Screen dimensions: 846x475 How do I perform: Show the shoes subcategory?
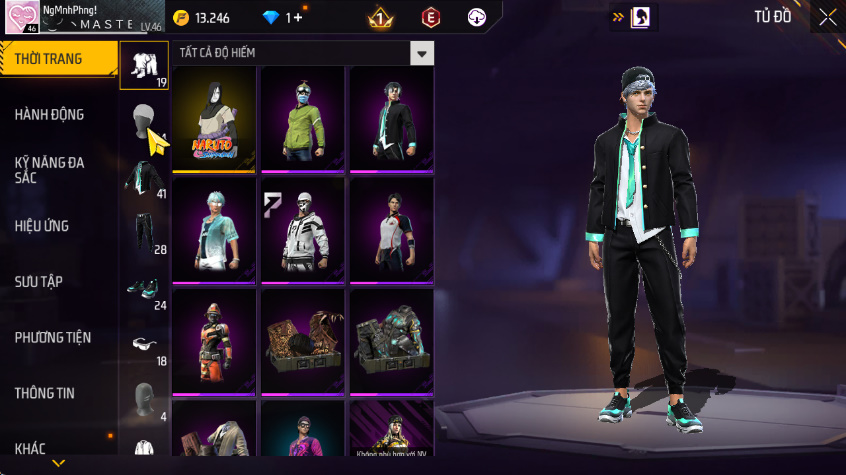point(144,290)
